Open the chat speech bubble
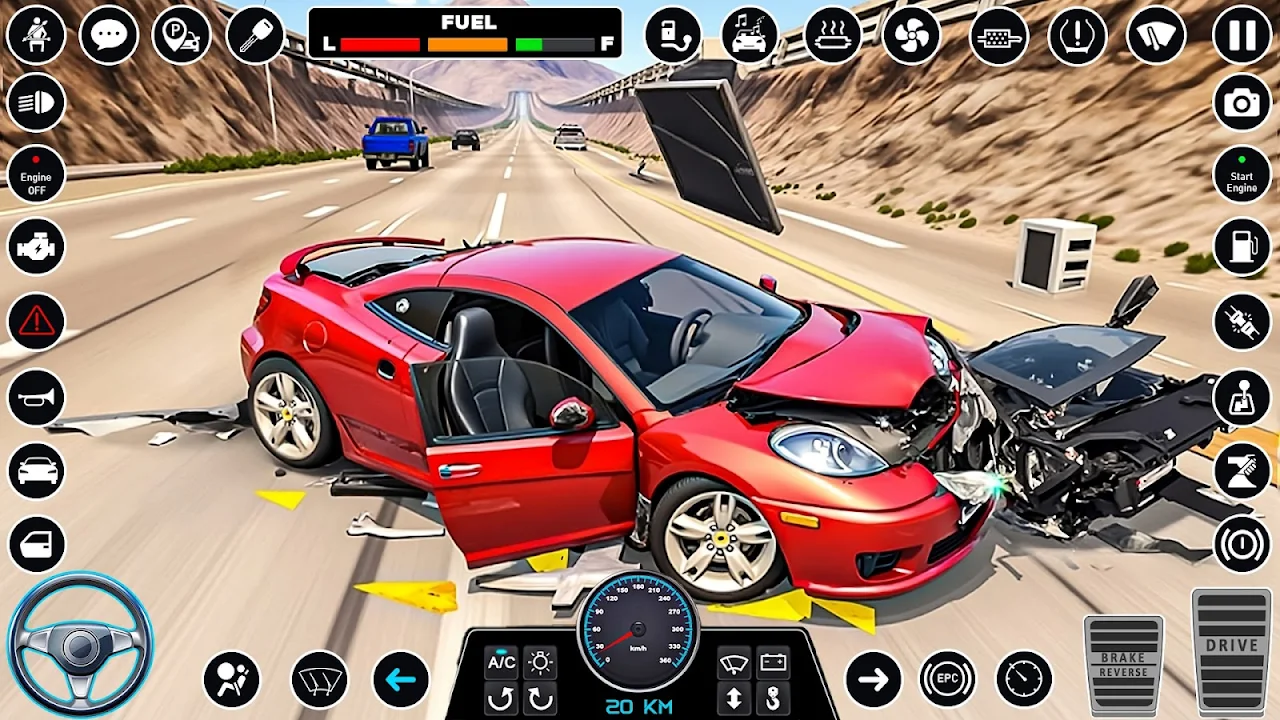Screen dimensions: 1280x720 coord(108,35)
